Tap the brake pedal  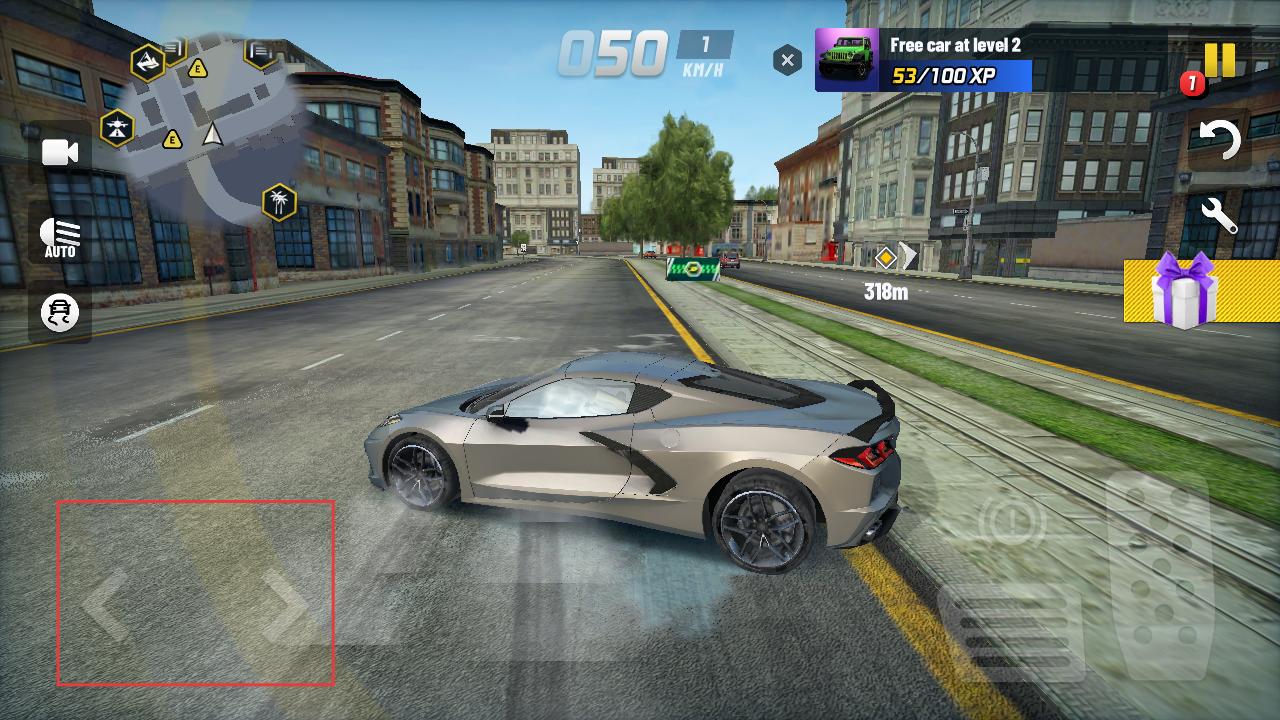(x=1010, y=630)
